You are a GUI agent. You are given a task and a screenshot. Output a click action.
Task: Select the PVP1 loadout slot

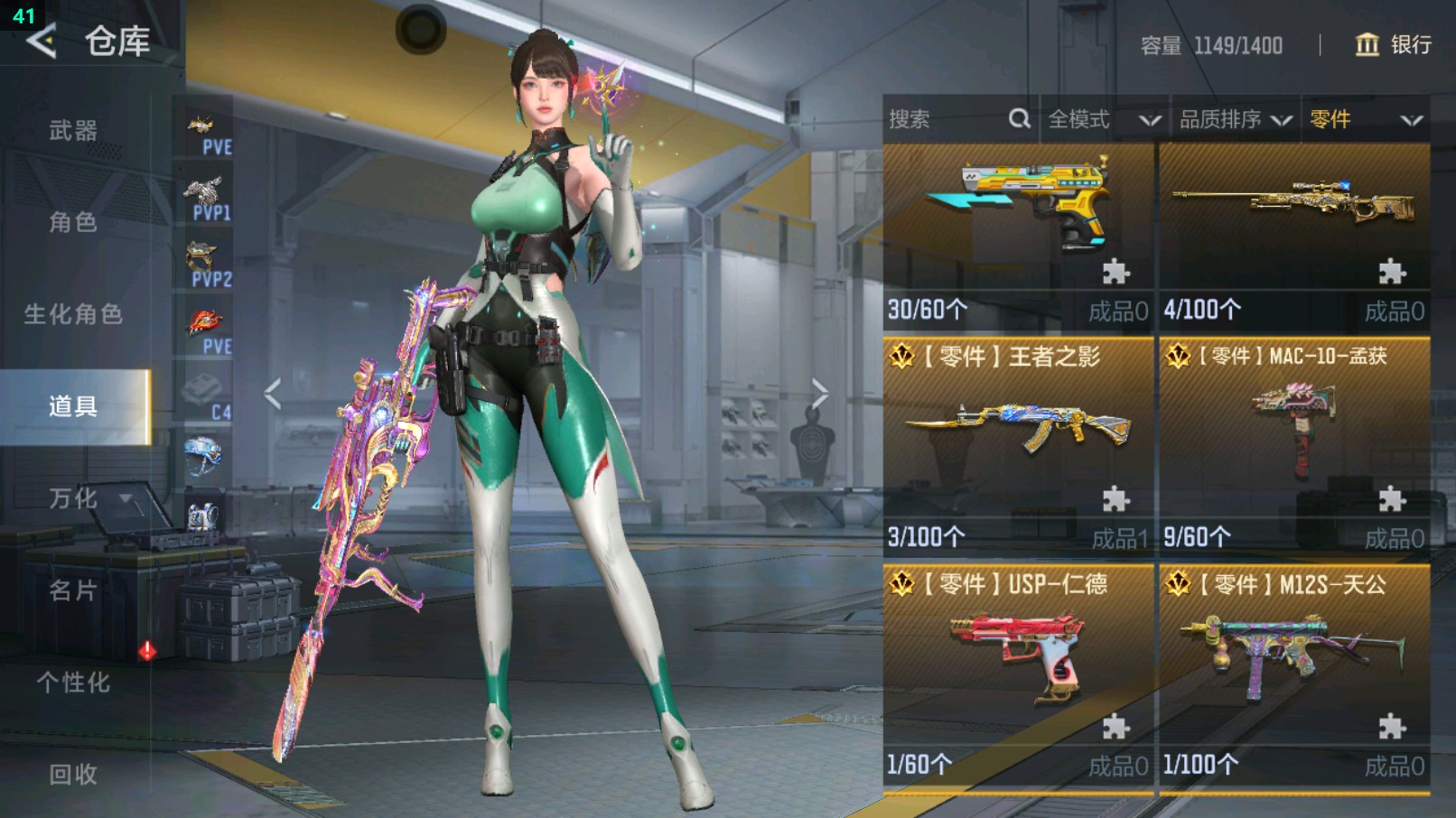(206, 199)
